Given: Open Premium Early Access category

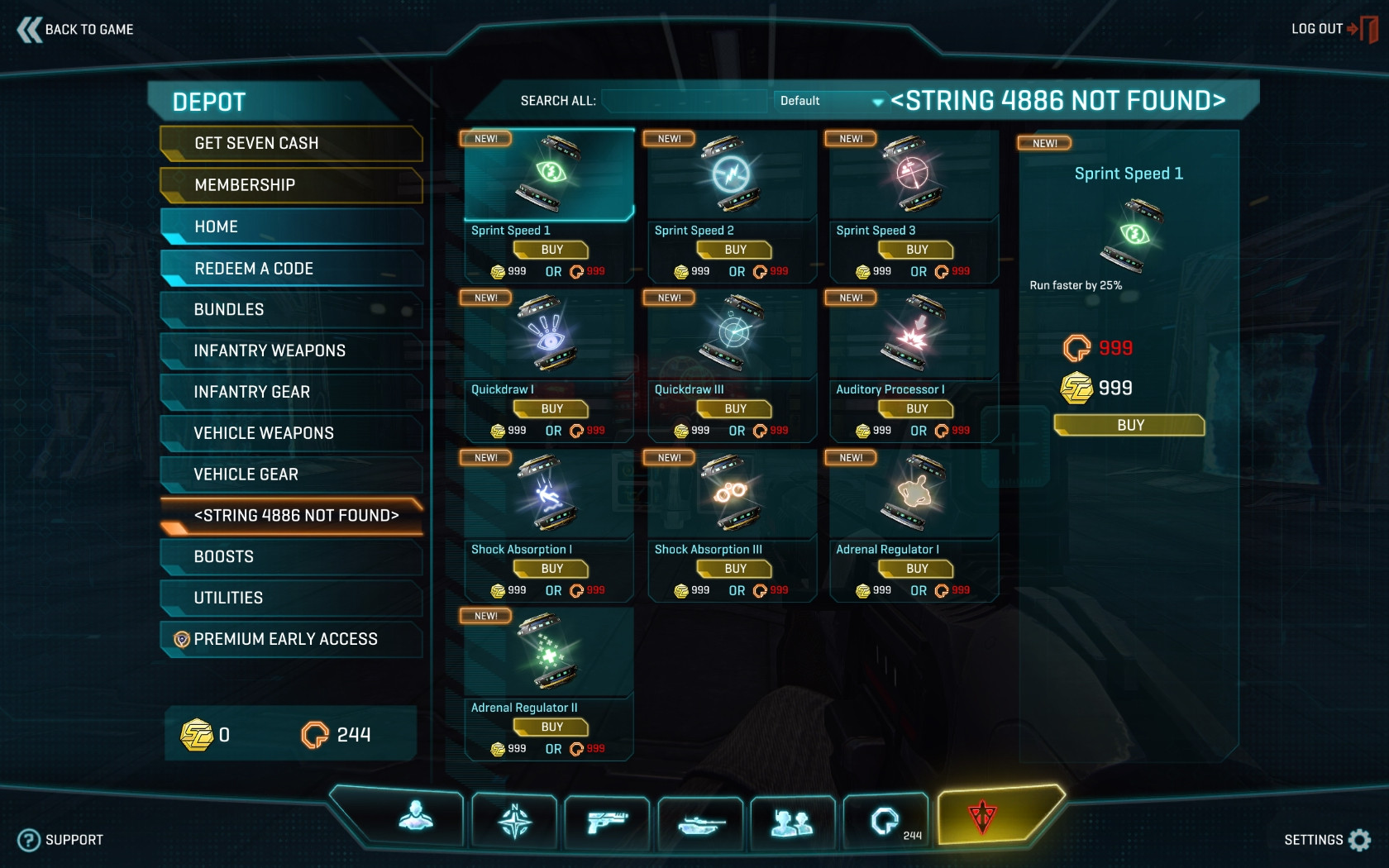Looking at the screenshot, I should (x=290, y=639).
